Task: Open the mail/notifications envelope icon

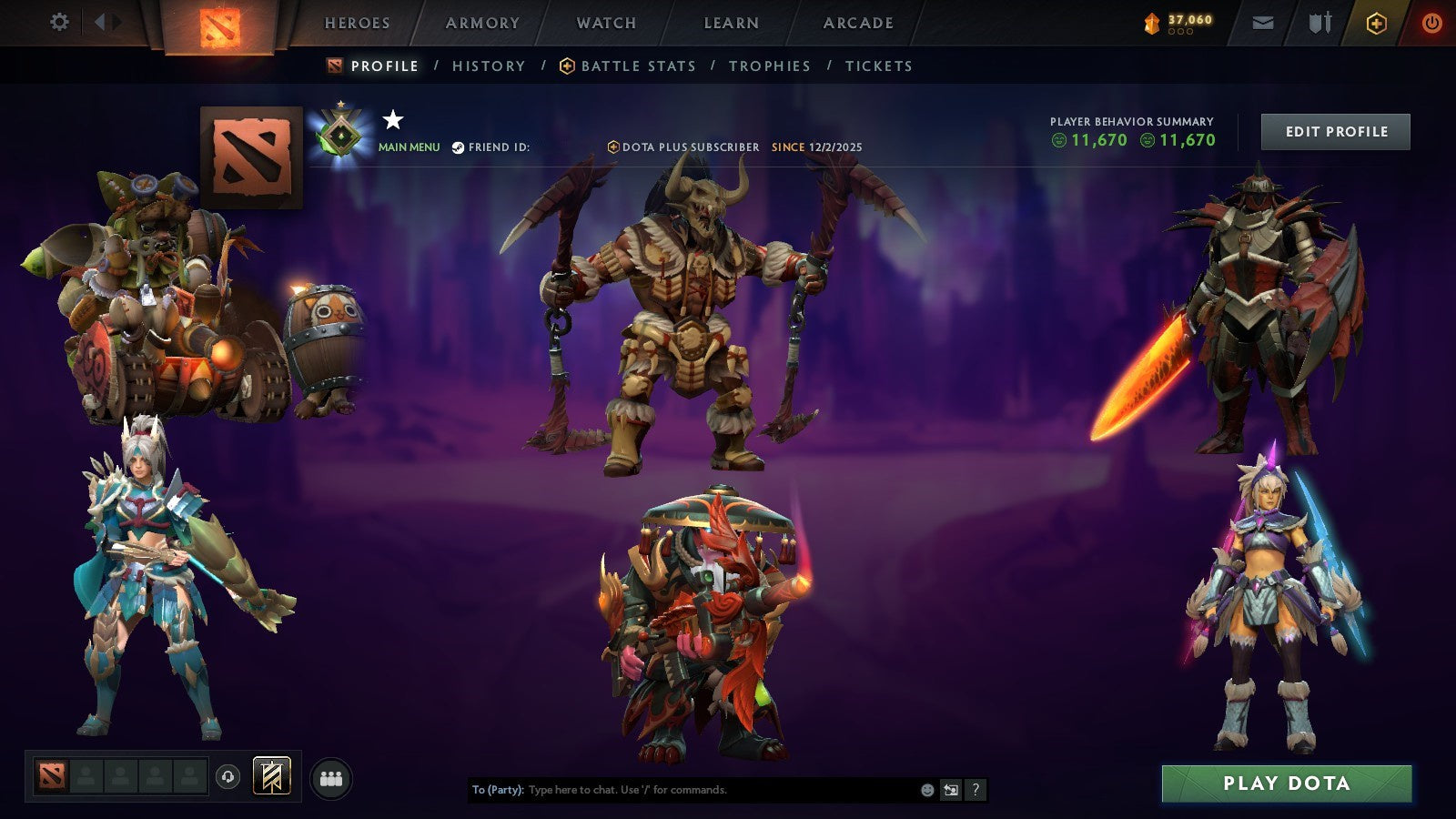Action: [1263, 23]
